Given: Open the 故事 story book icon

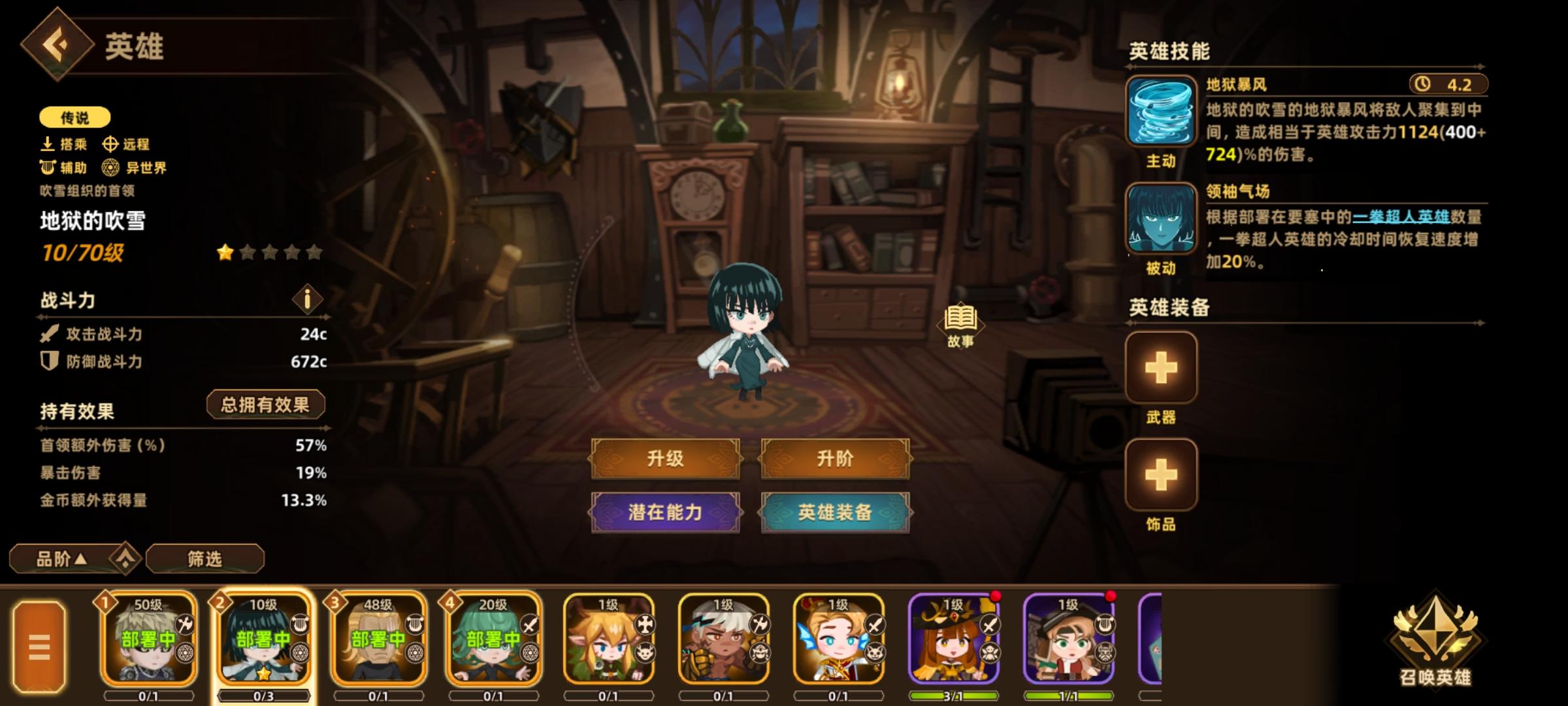Looking at the screenshot, I should [960, 320].
